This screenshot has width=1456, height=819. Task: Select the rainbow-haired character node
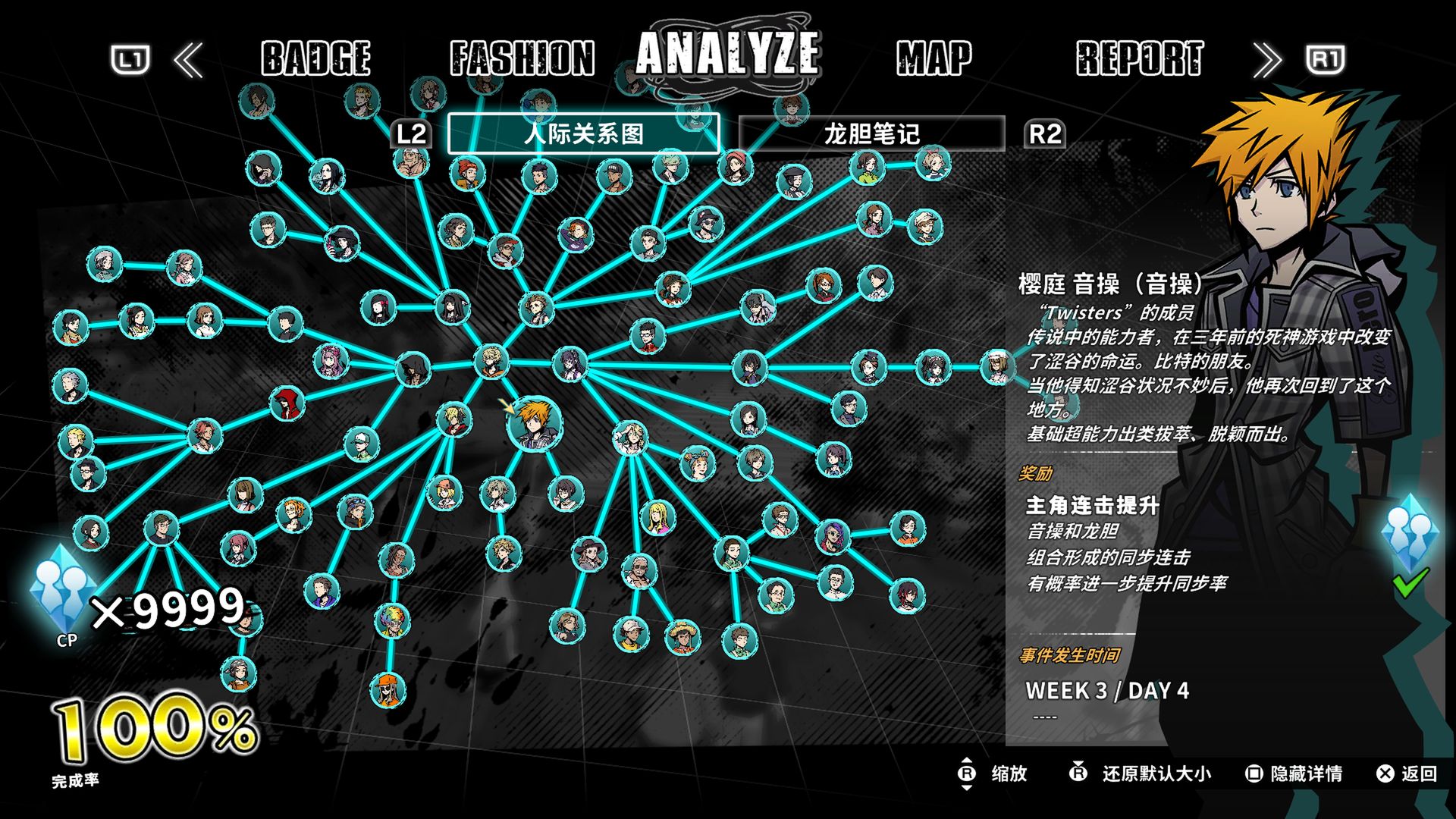(393, 620)
